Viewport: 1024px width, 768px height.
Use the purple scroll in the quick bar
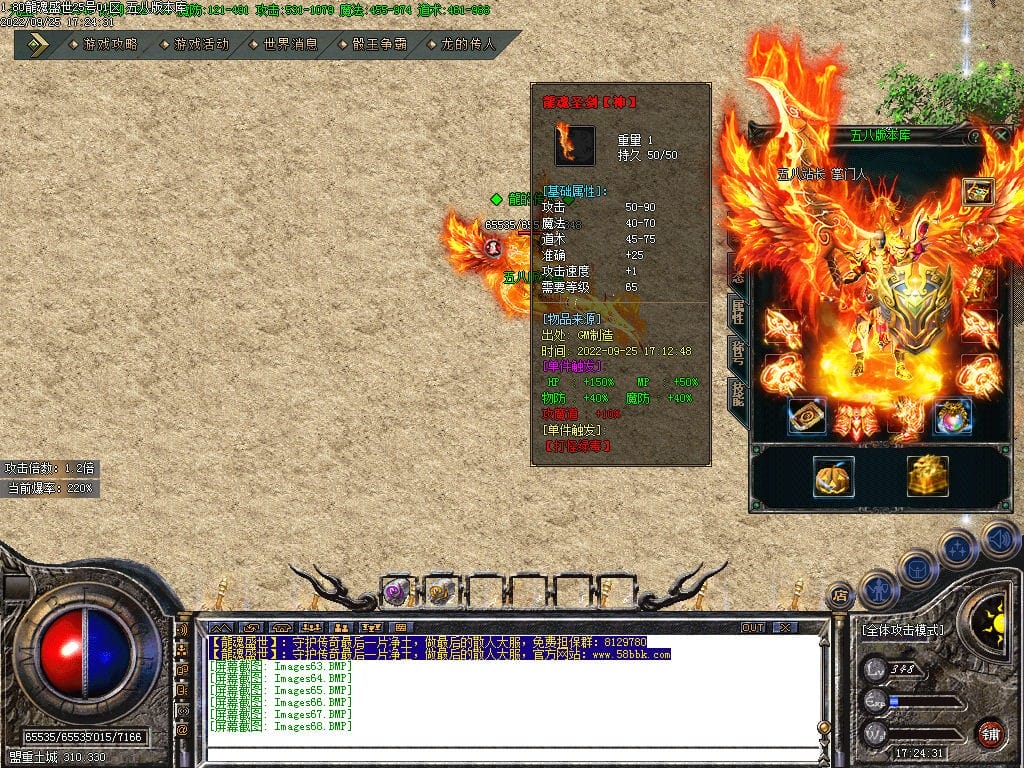coord(396,592)
